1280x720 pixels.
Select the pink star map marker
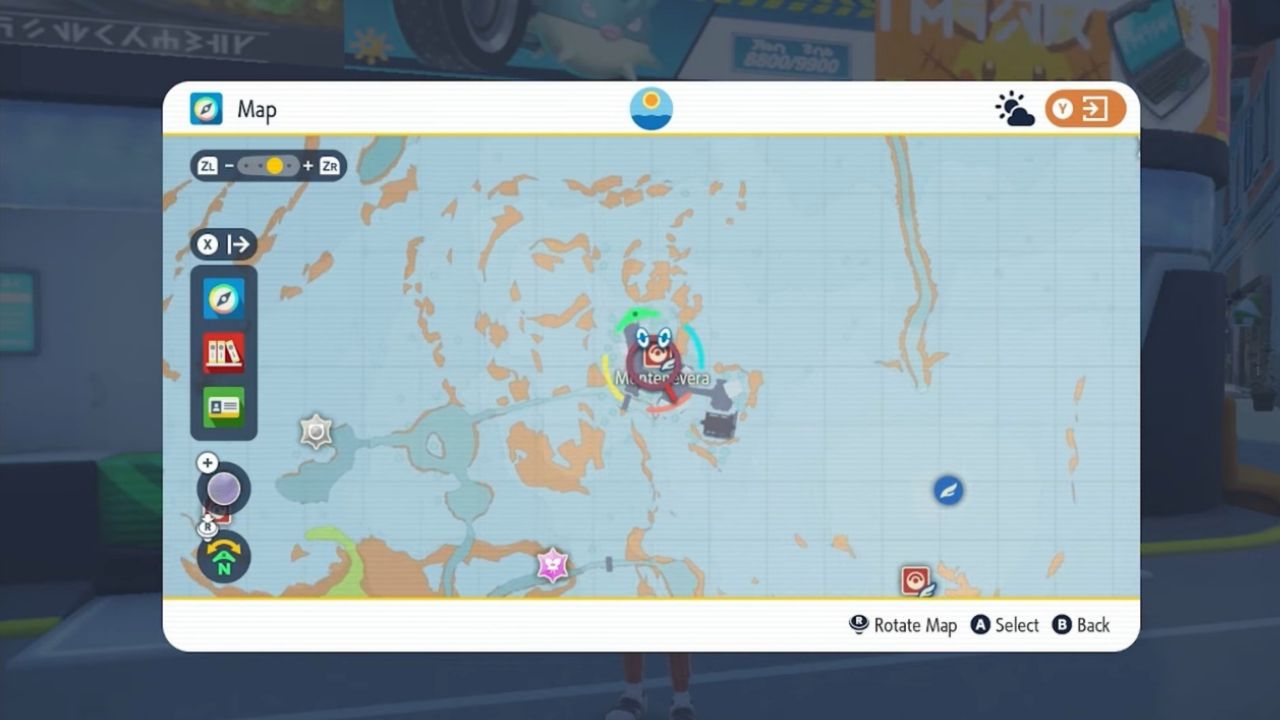[x=552, y=565]
